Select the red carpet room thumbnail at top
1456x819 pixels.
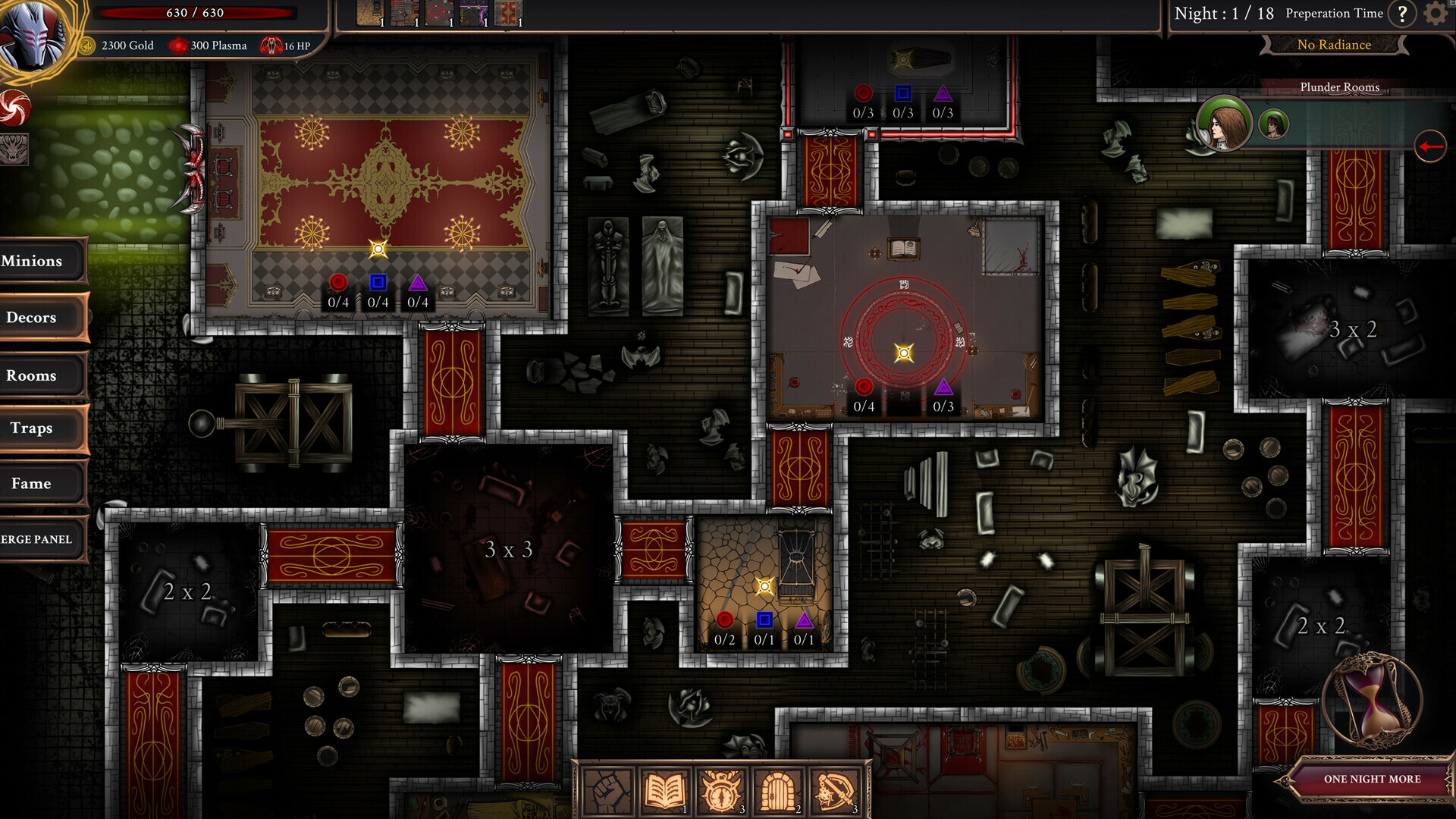(510, 12)
